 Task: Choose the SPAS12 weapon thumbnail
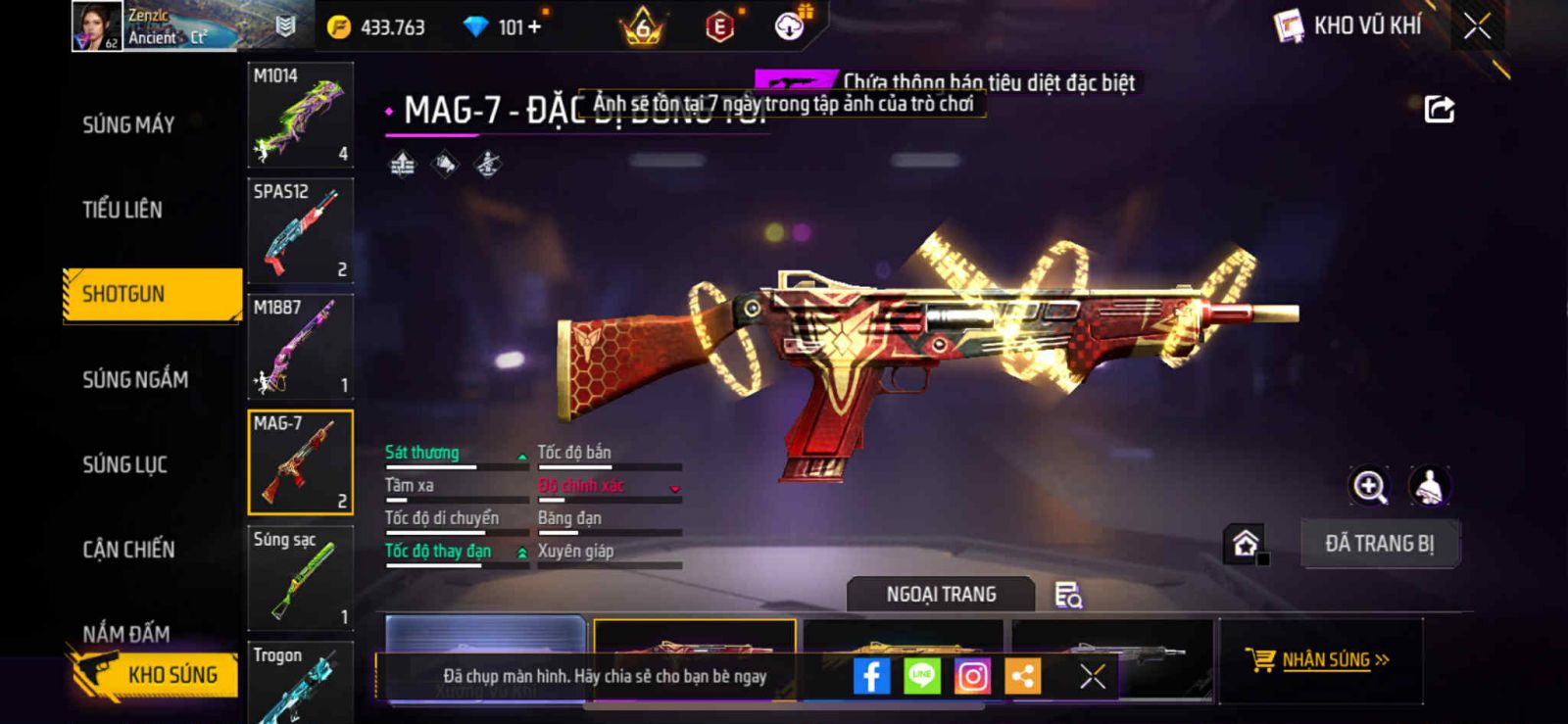coord(300,231)
